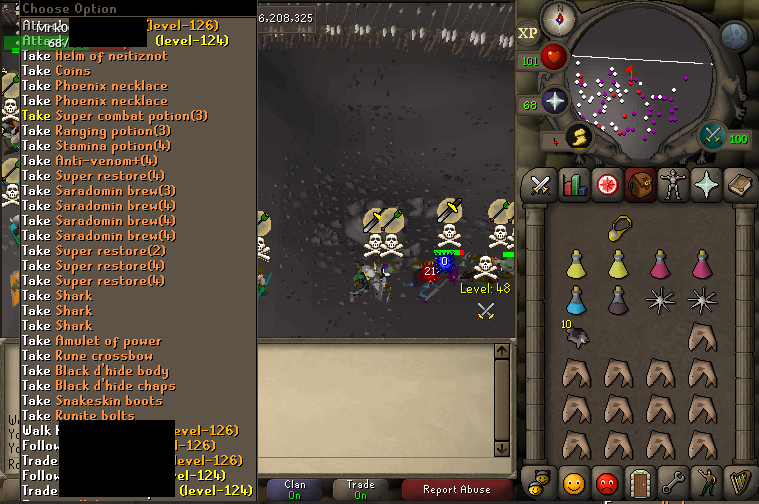759x504 pixels.
Task: Take the Rune crossbow
Action: point(87,355)
